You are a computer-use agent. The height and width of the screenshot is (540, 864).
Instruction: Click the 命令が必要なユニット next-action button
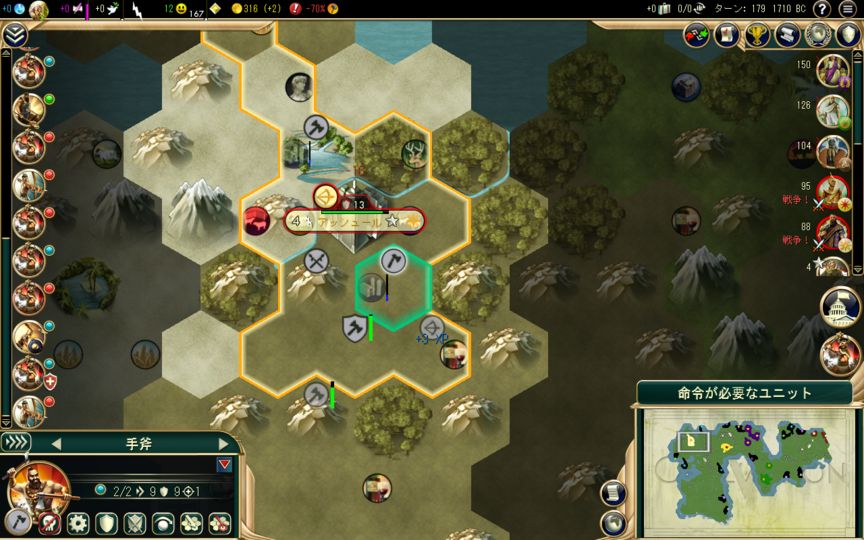pos(737,393)
